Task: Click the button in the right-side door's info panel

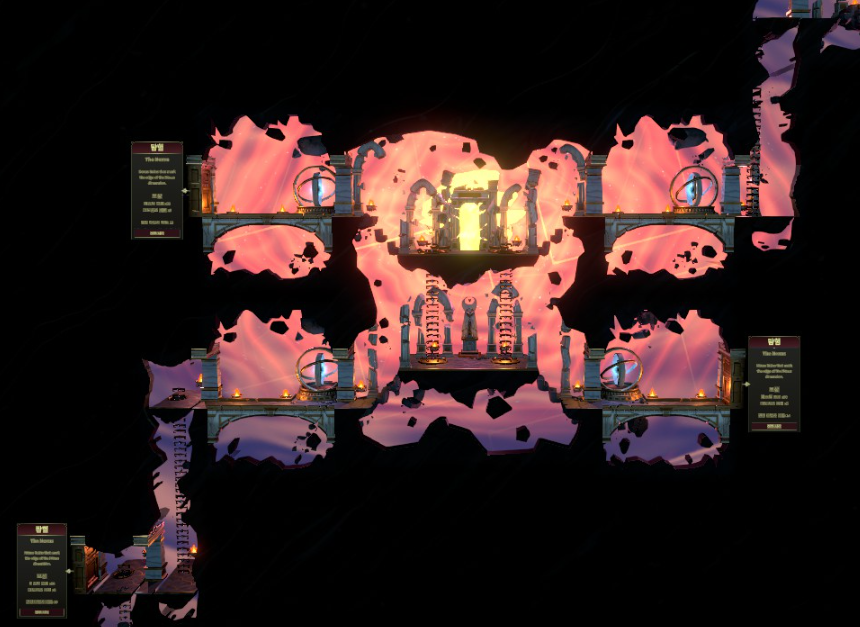Action: tap(773, 425)
